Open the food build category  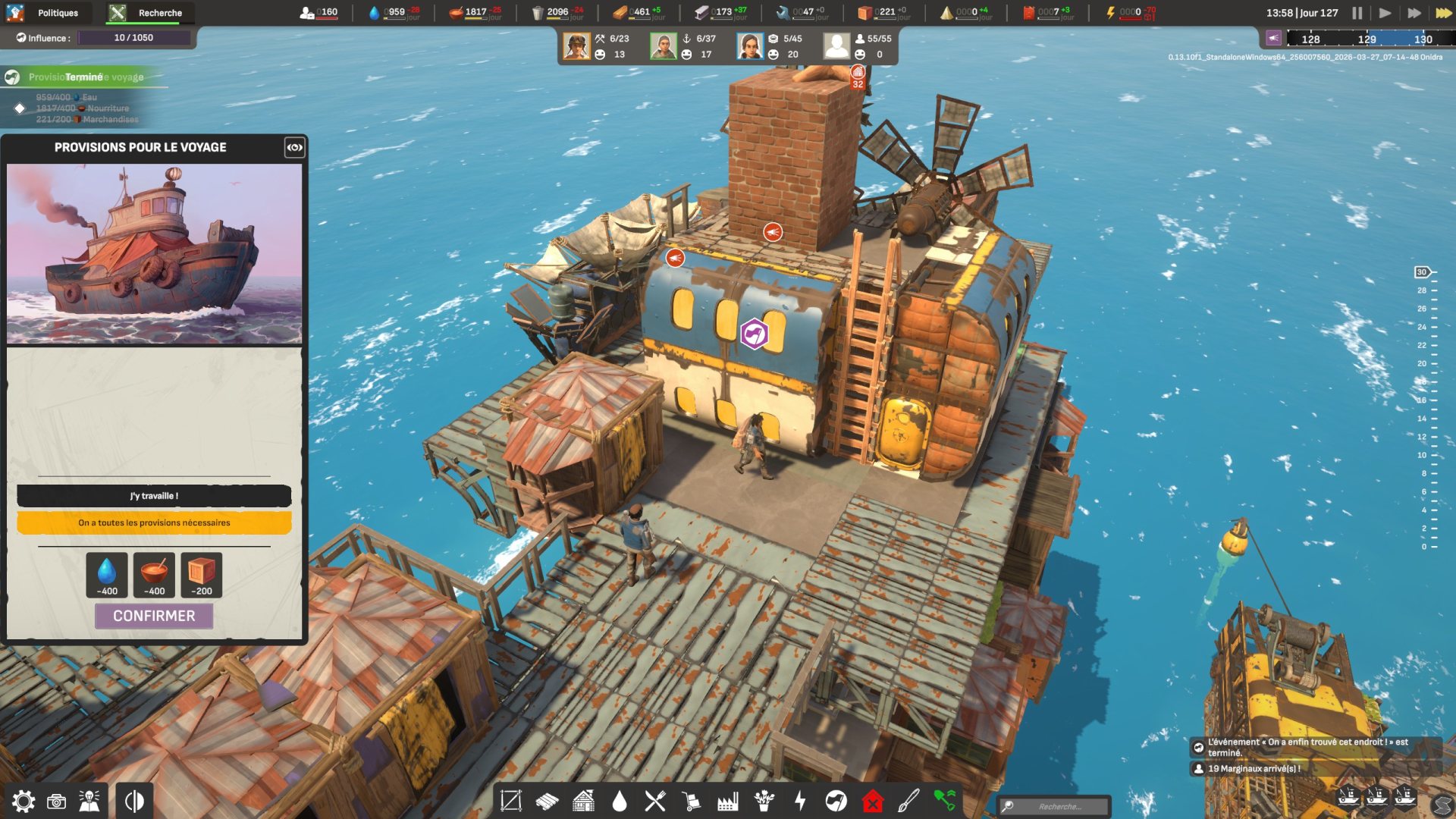point(655,801)
